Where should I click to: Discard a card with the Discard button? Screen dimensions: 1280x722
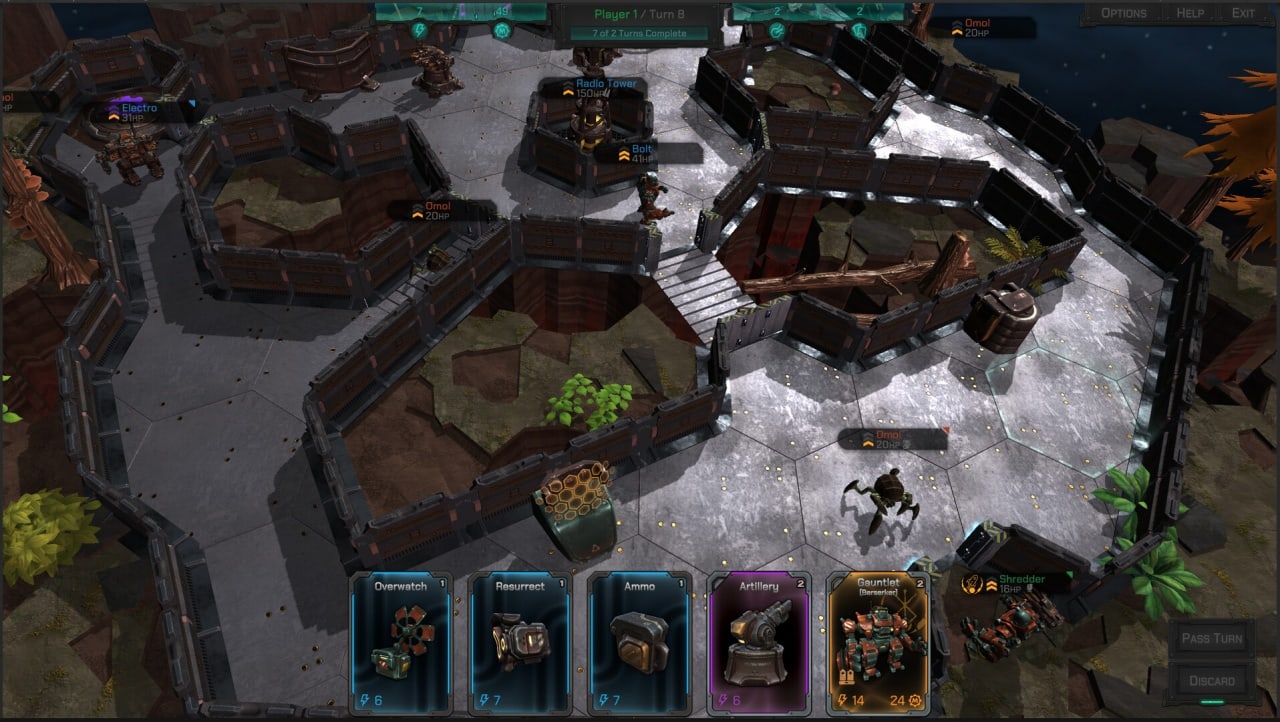[1213, 681]
